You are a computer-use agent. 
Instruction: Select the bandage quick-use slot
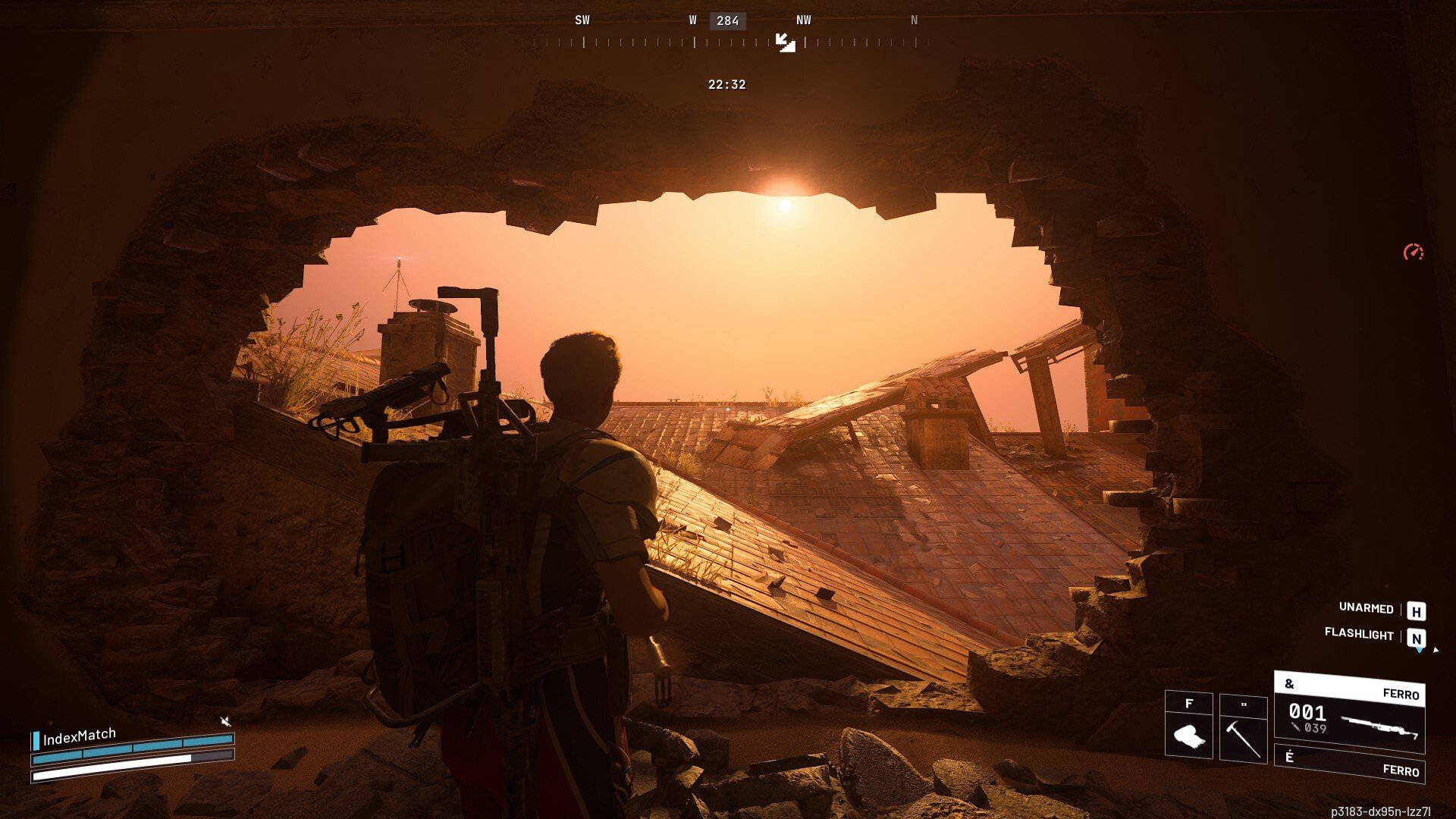[1188, 726]
